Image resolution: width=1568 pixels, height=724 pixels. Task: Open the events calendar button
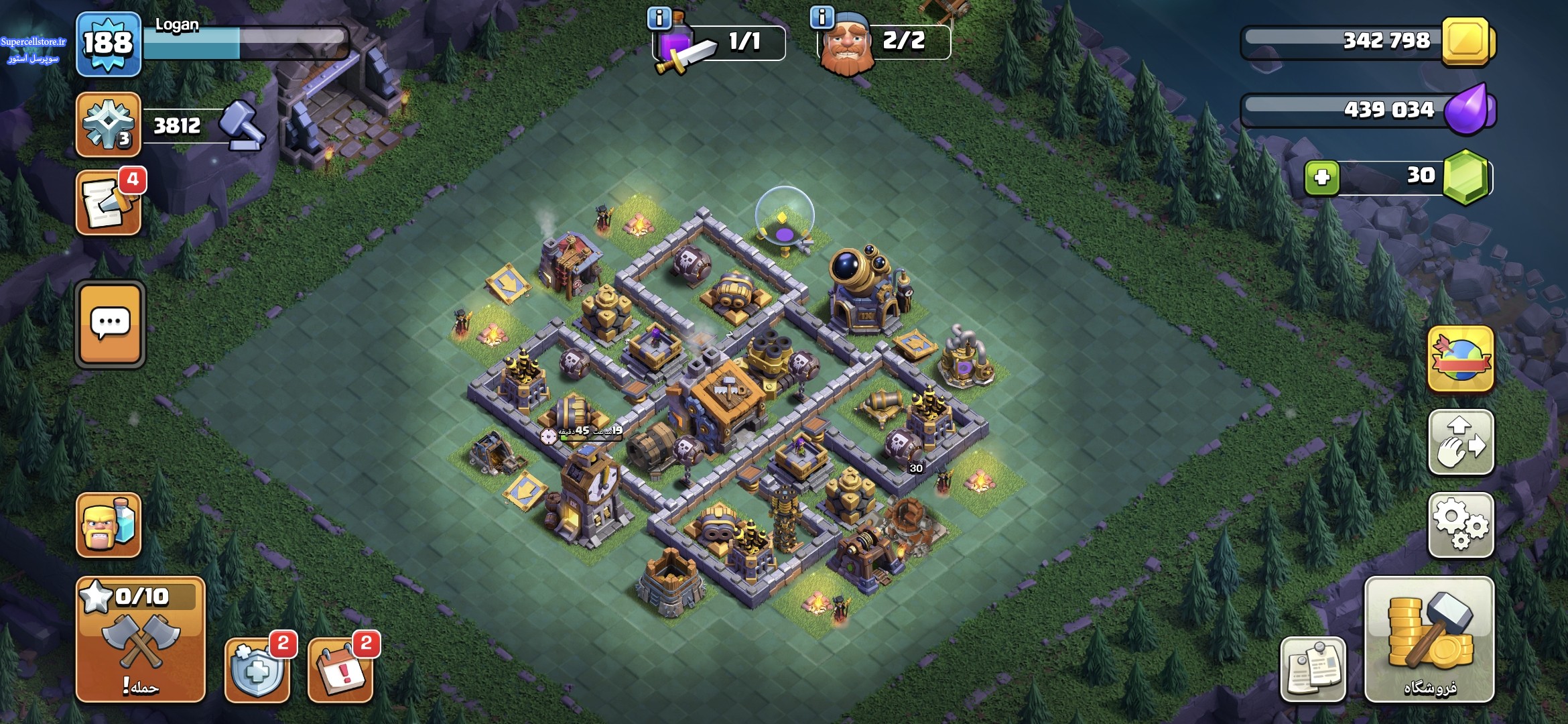click(340, 669)
